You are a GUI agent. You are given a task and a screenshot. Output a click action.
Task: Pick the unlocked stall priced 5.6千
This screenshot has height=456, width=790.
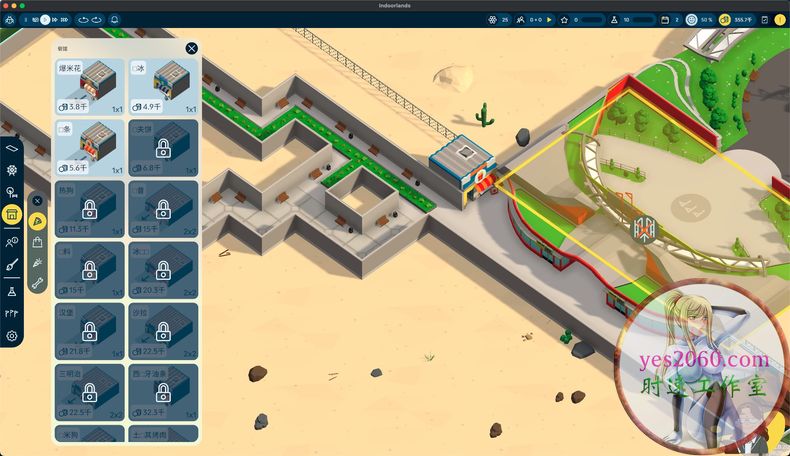[x=90, y=146]
